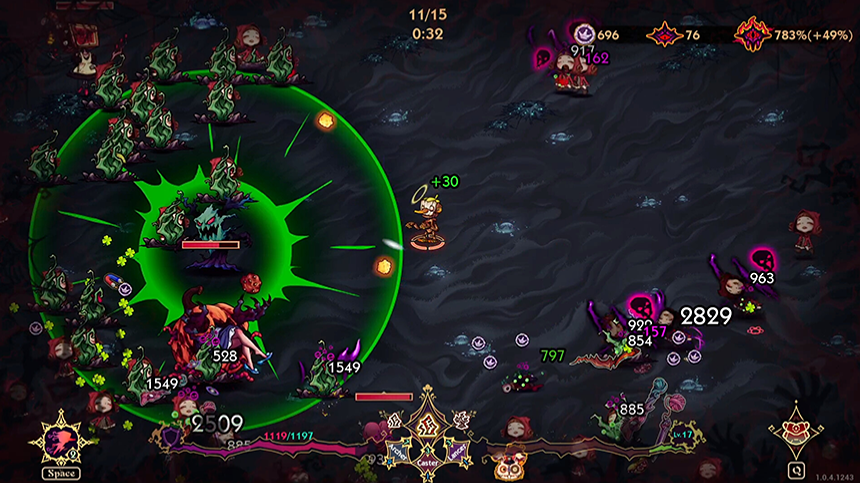Click the purple crown currency icon
Viewport: 860px width, 483px height.
click(x=584, y=35)
